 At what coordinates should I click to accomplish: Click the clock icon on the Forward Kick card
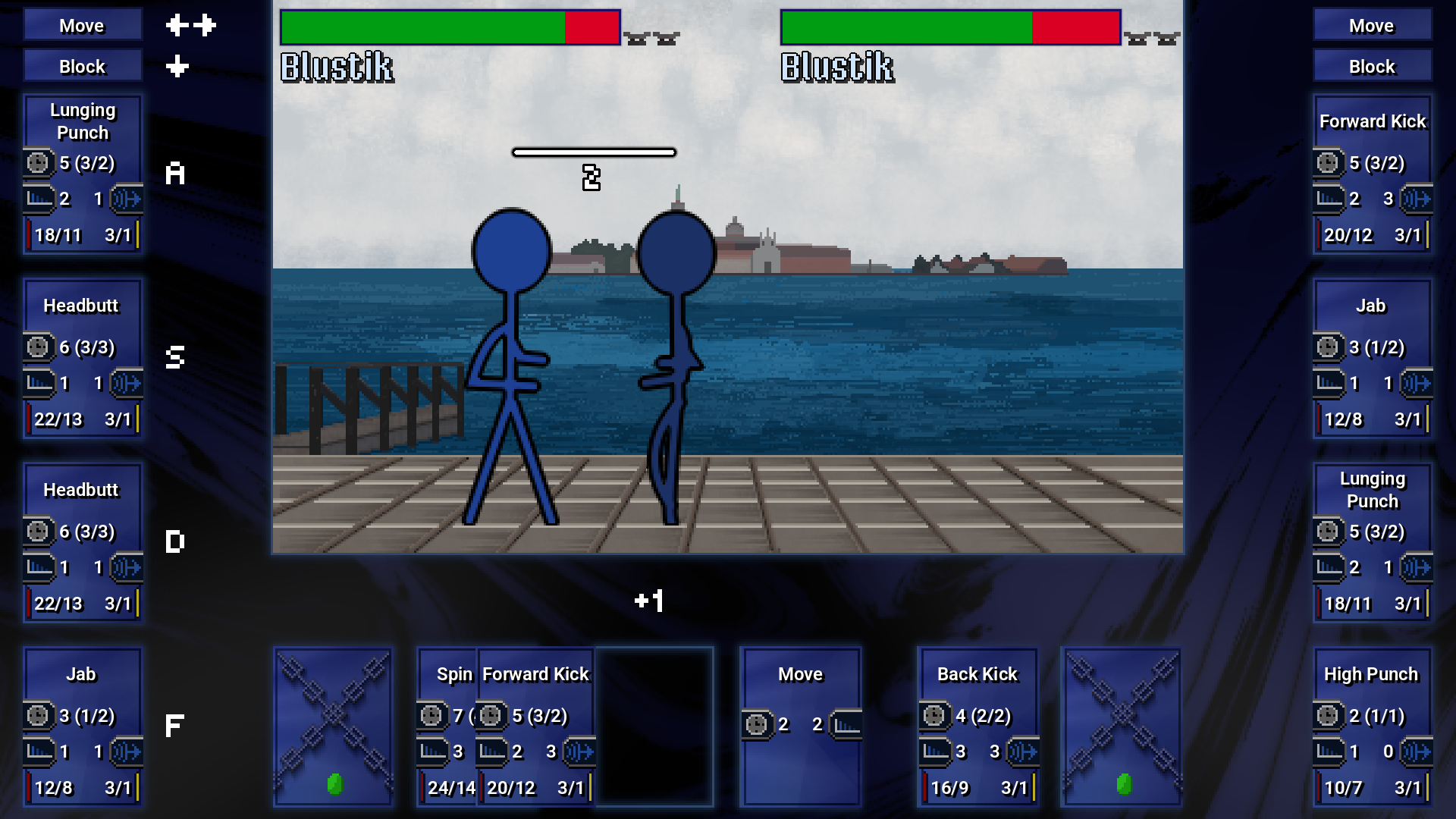click(1329, 163)
